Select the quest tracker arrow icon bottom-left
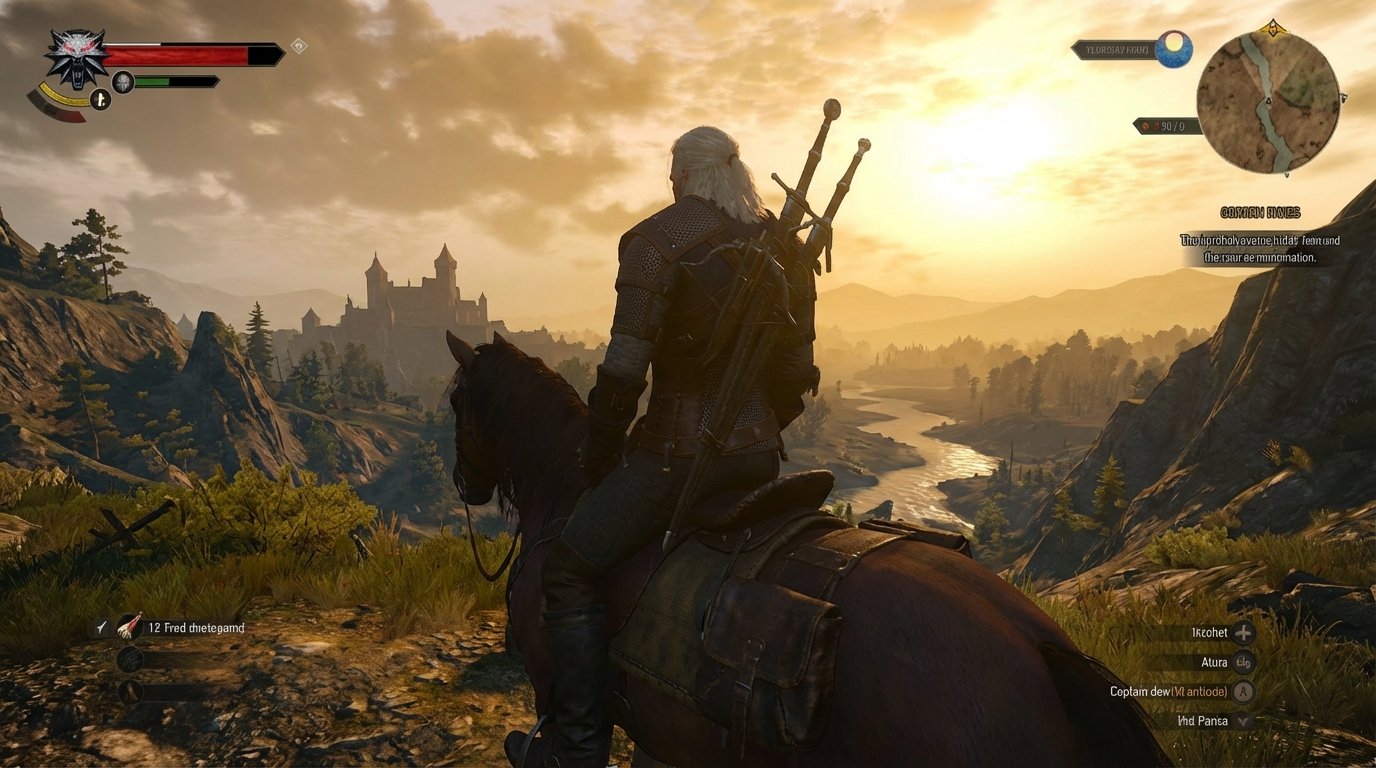The image size is (1376, 768). click(101, 627)
